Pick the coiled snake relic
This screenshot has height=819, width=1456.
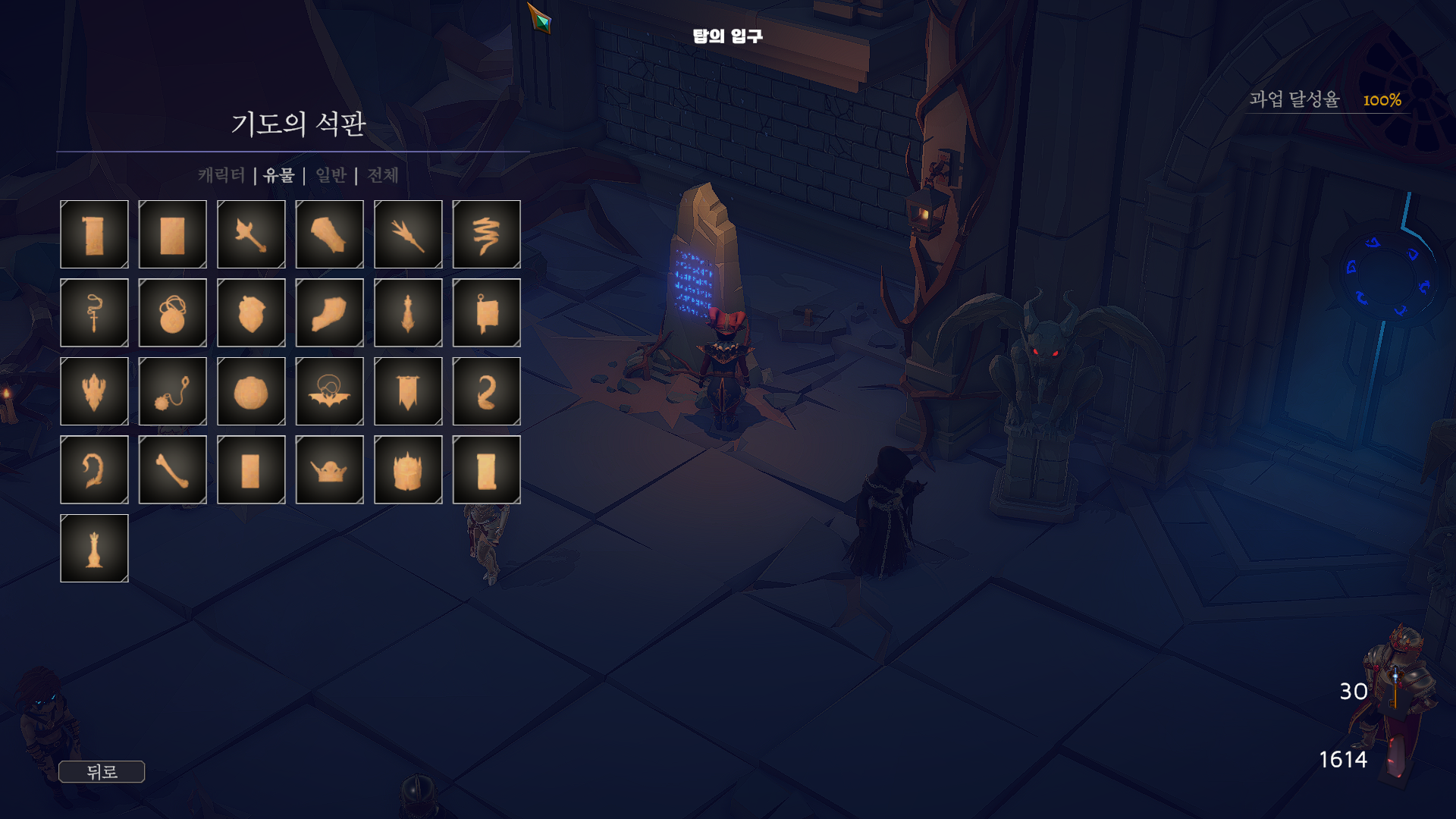coord(486,391)
